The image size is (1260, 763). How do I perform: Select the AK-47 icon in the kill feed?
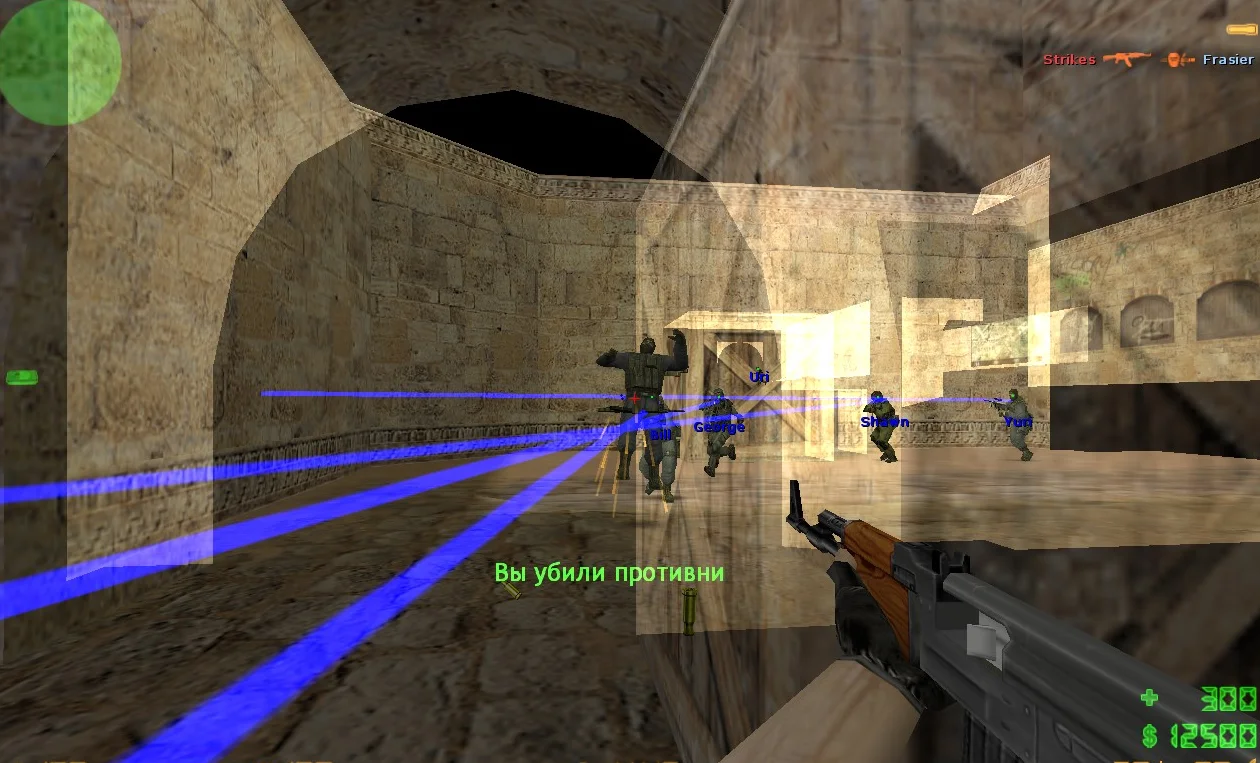[1126, 60]
